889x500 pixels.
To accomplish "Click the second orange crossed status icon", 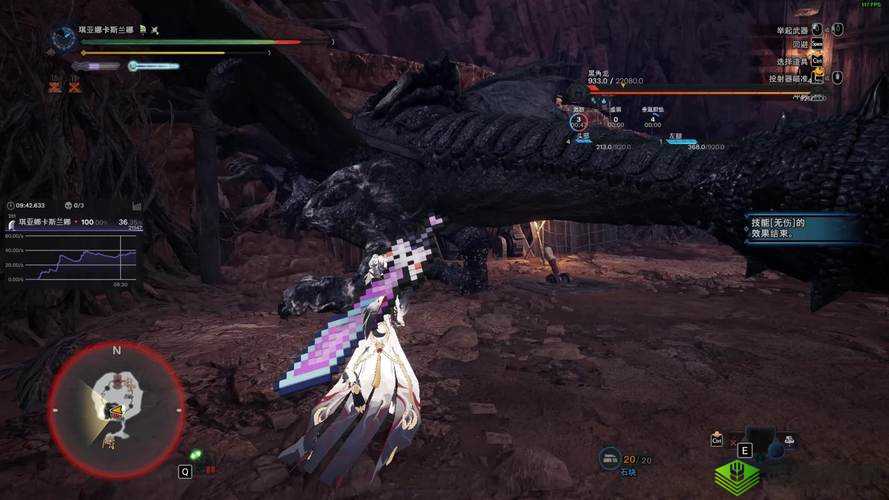I will [75, 87].
